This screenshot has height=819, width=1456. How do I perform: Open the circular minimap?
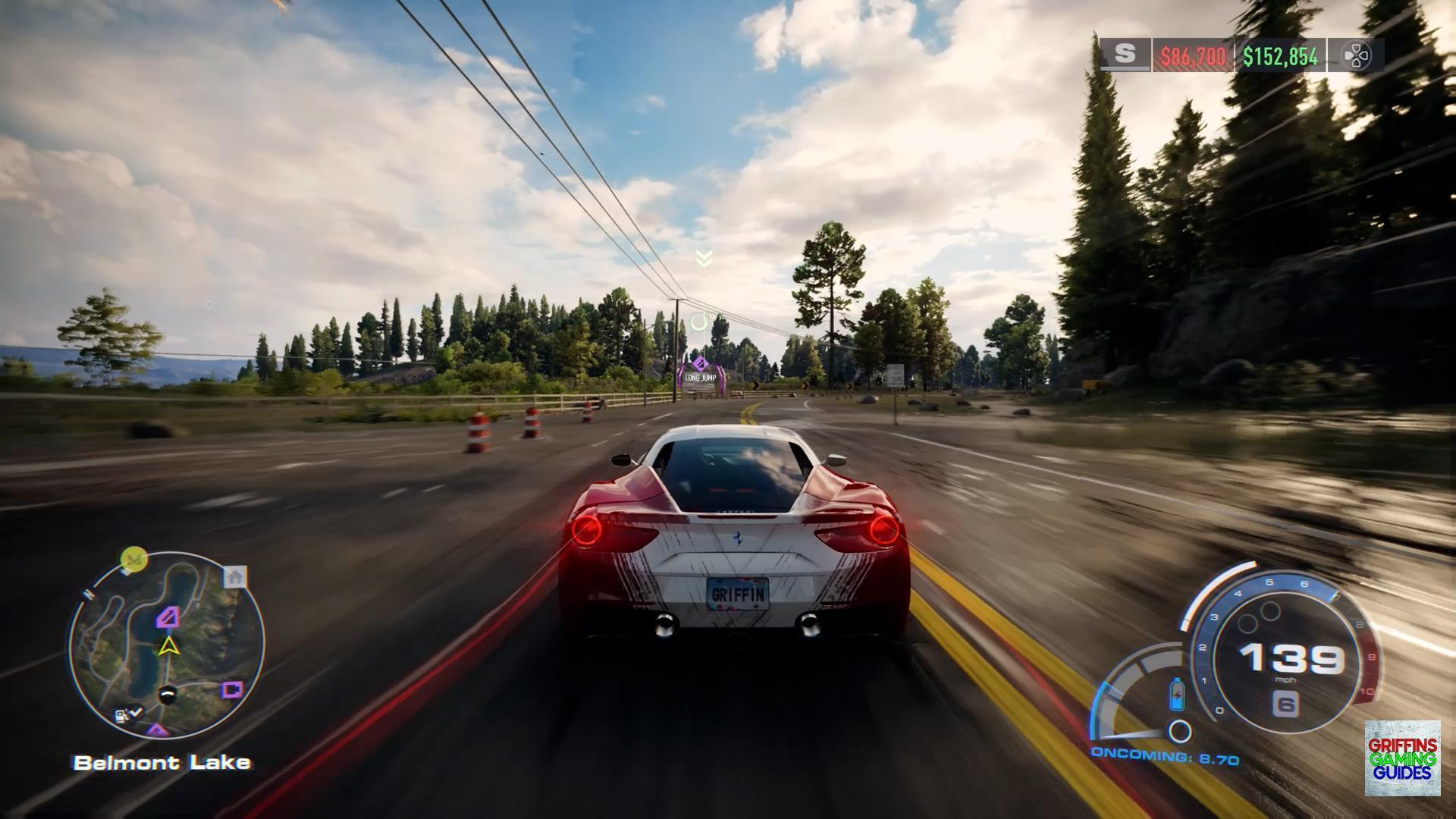pyautogui.click(x=167, y=646)
